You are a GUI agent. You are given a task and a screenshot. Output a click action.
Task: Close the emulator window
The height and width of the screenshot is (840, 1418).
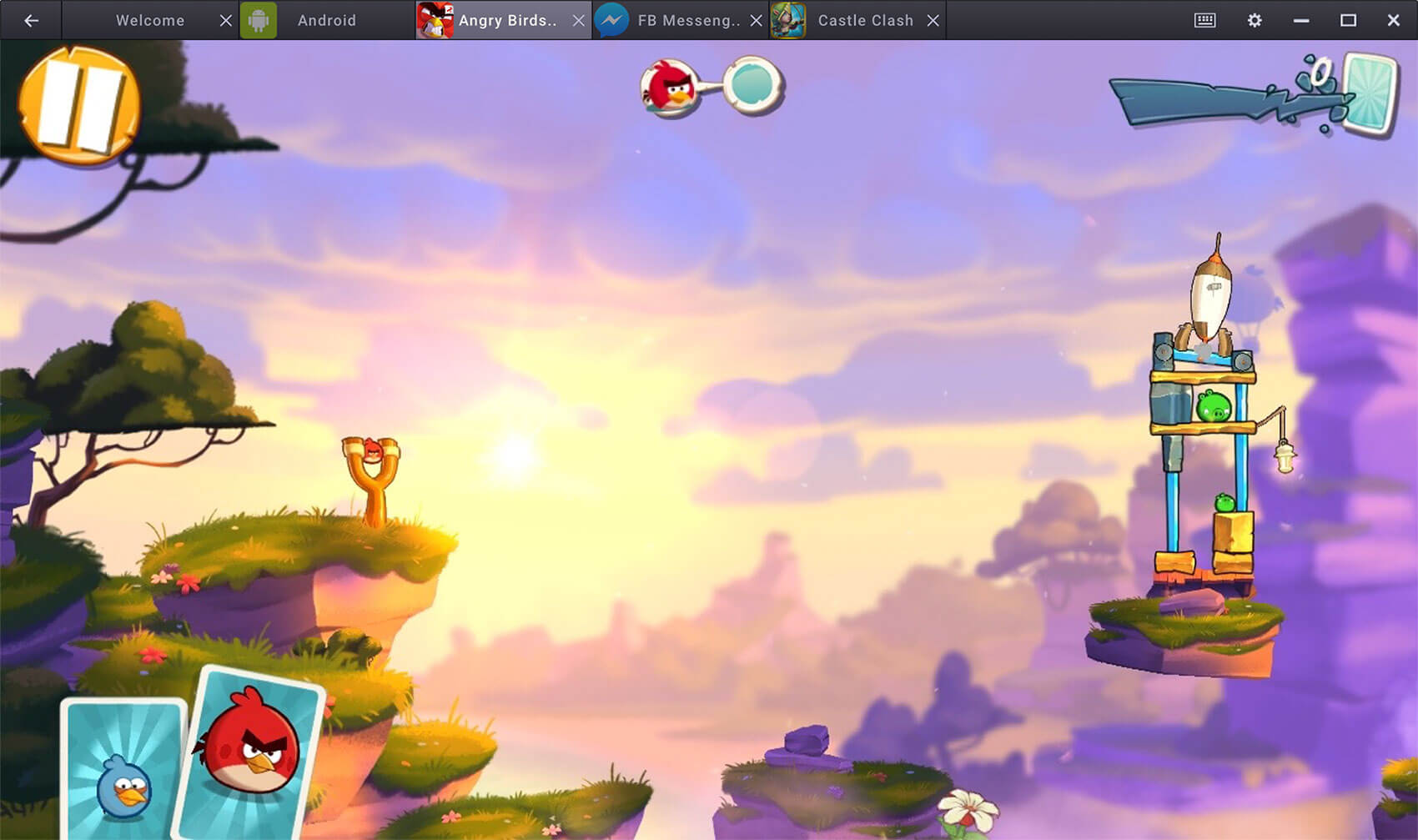coord(1393,20)
